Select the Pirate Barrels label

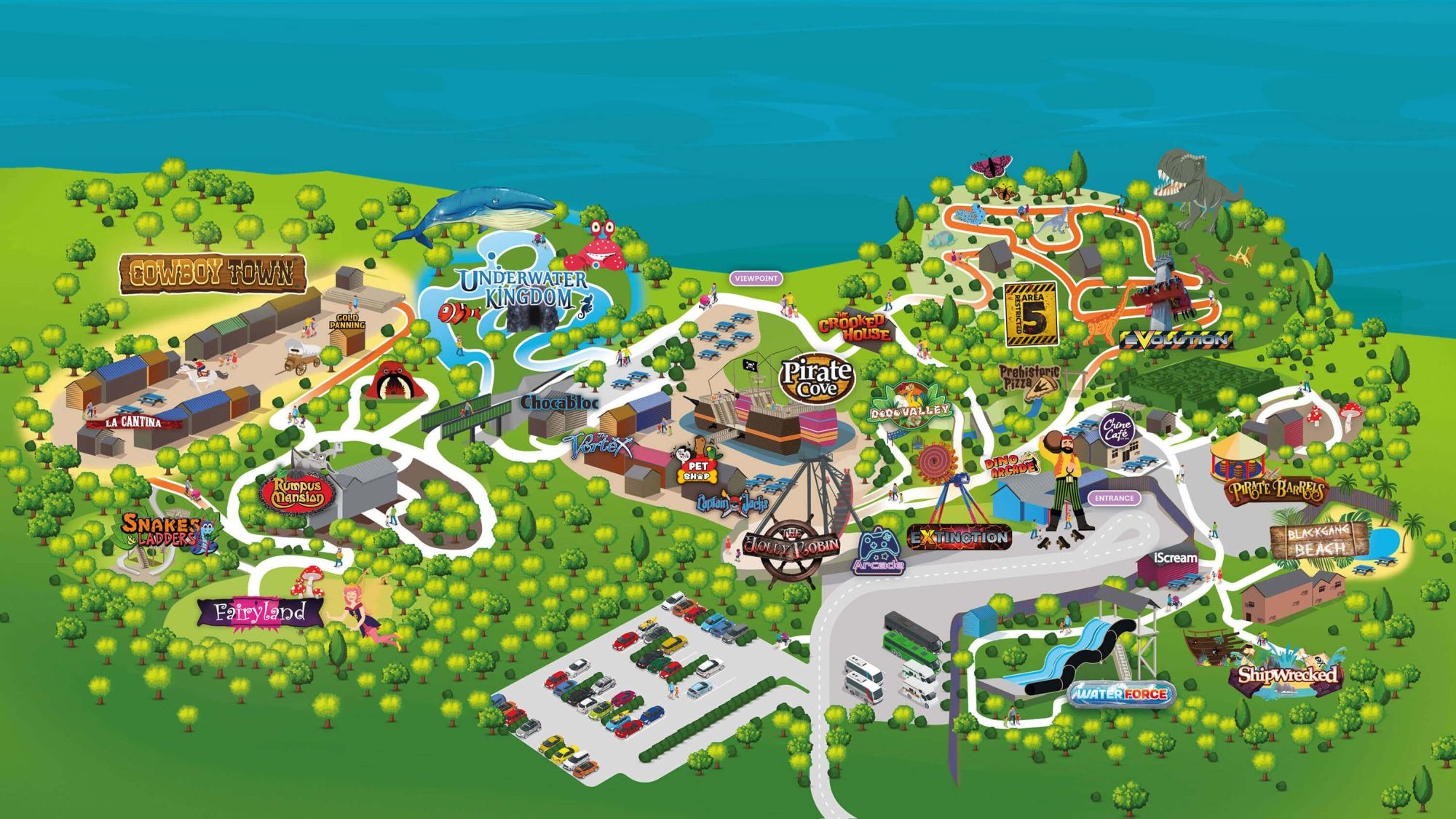tap(1276, 491)
